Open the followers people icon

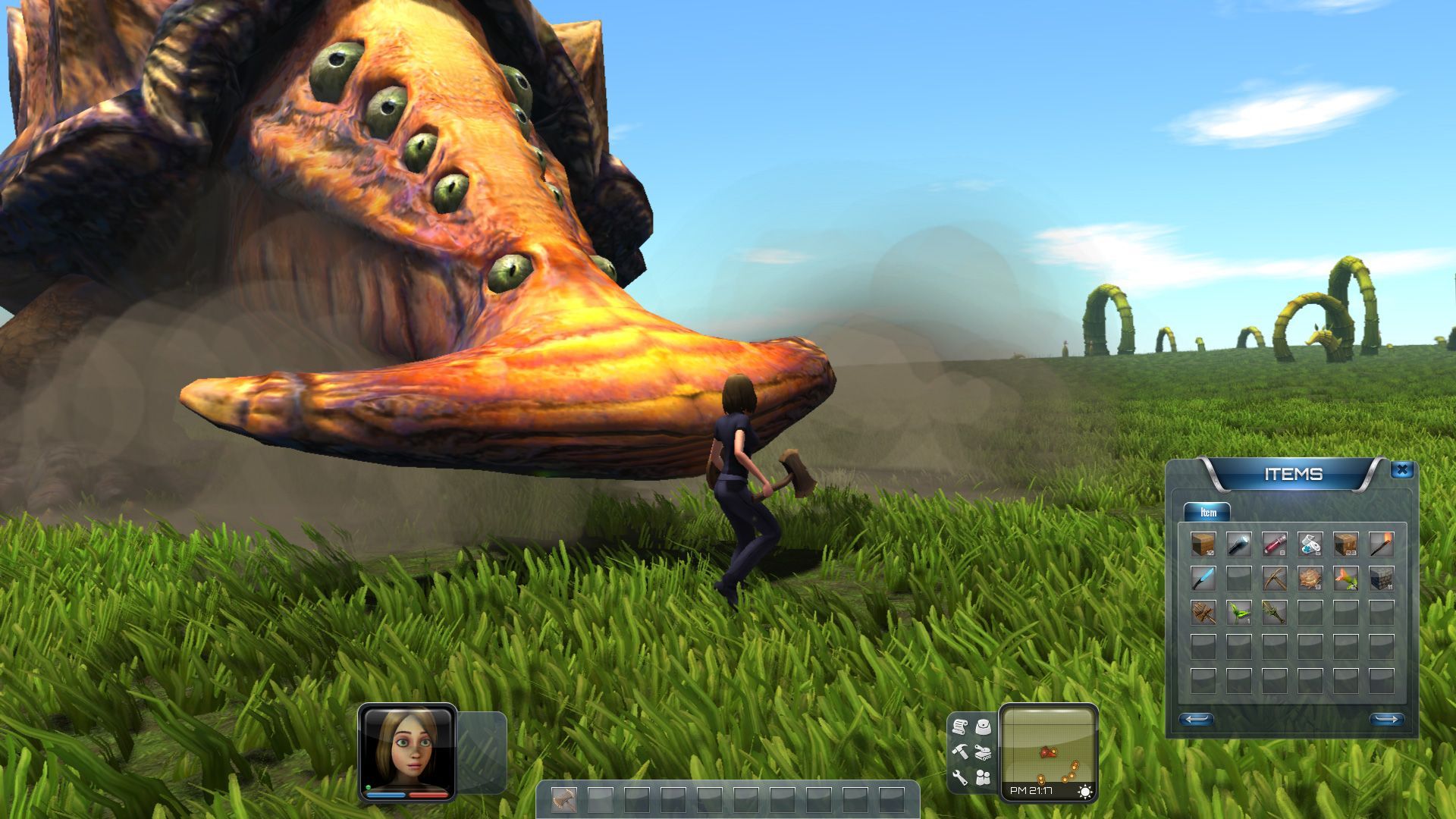[984, 777]
